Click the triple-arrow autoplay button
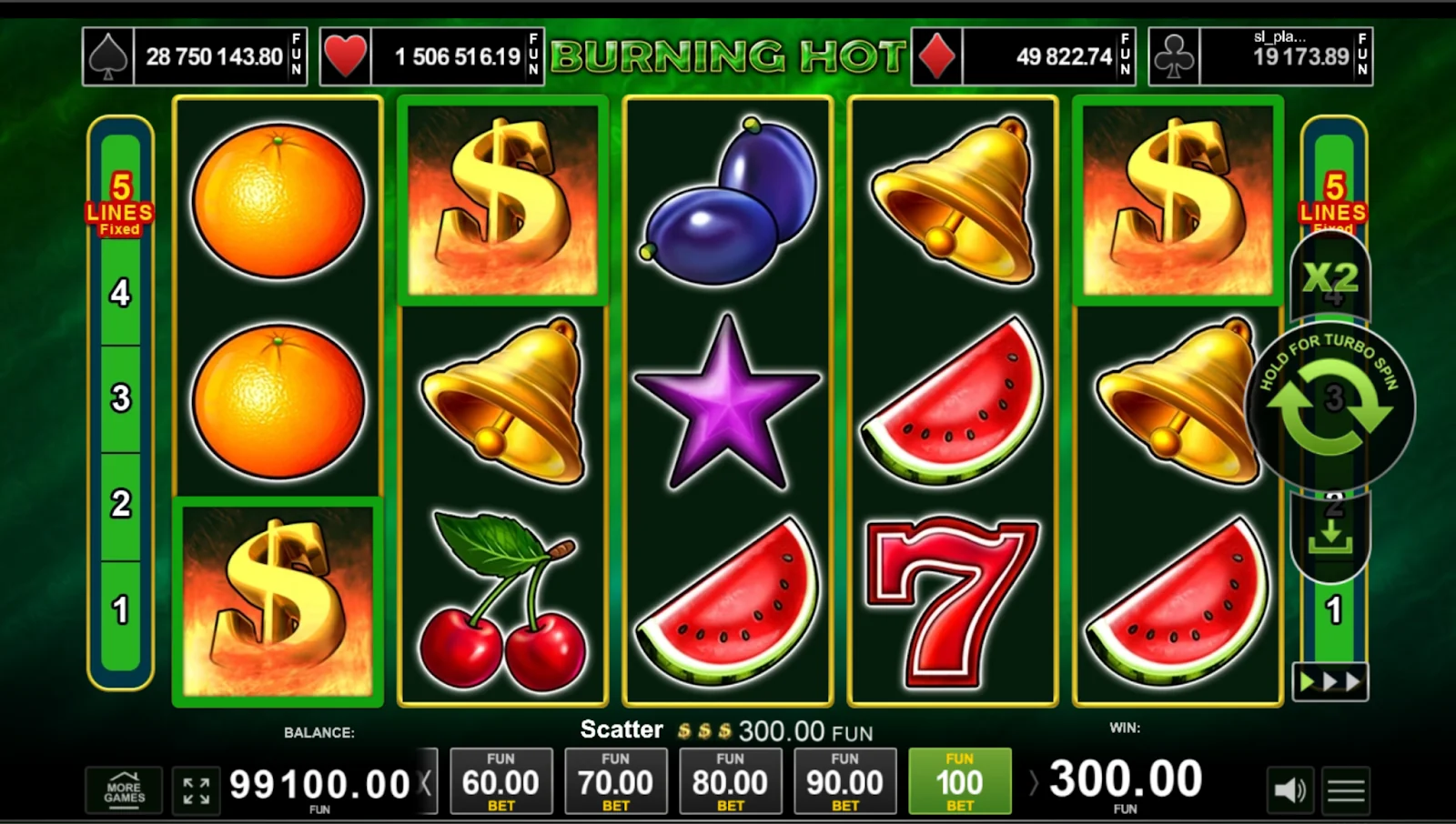This screenshot has height=824, width=1456. 1330,682
